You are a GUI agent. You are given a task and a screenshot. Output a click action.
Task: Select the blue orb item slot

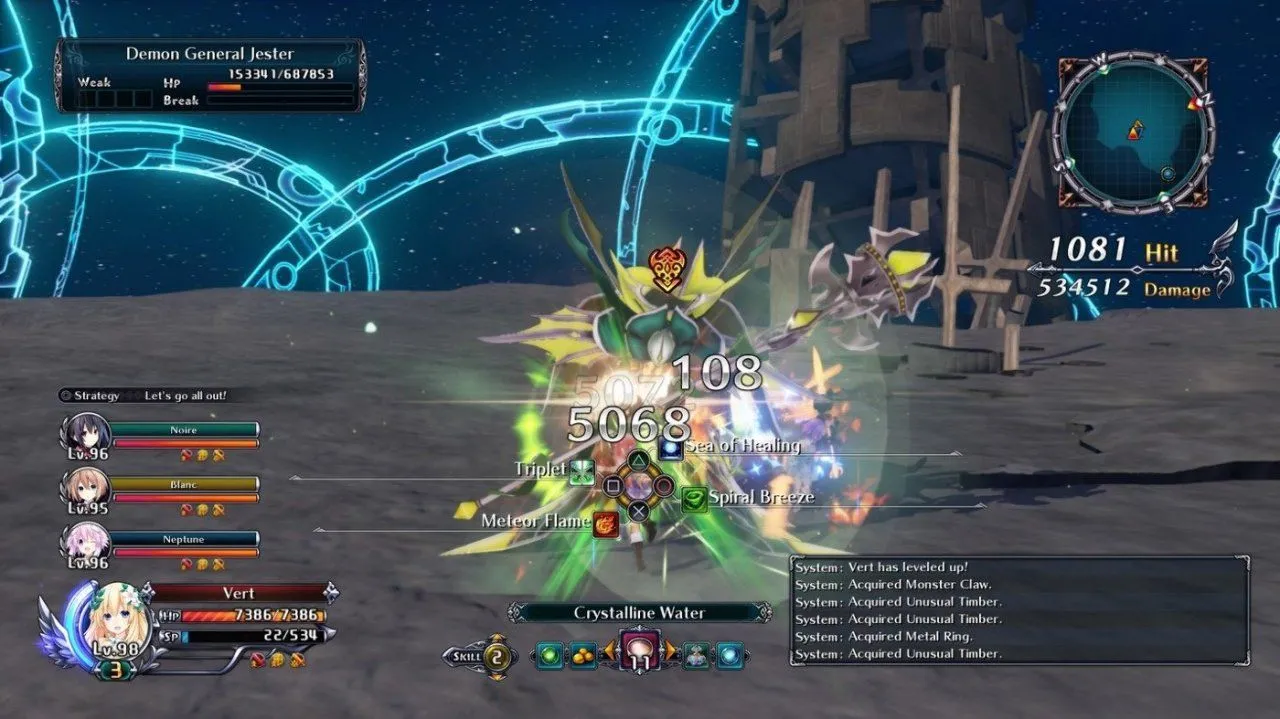click(730, 656)
